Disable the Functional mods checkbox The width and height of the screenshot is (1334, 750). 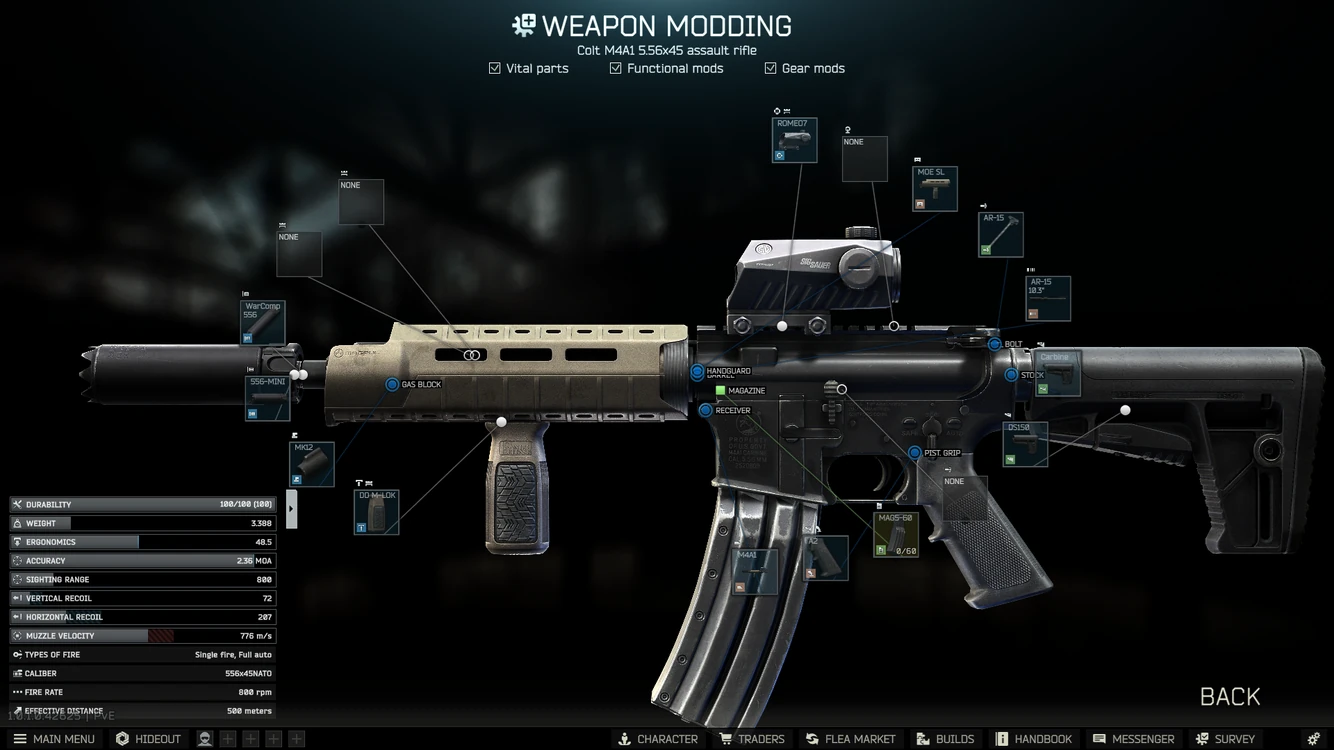tap(616, 68)
